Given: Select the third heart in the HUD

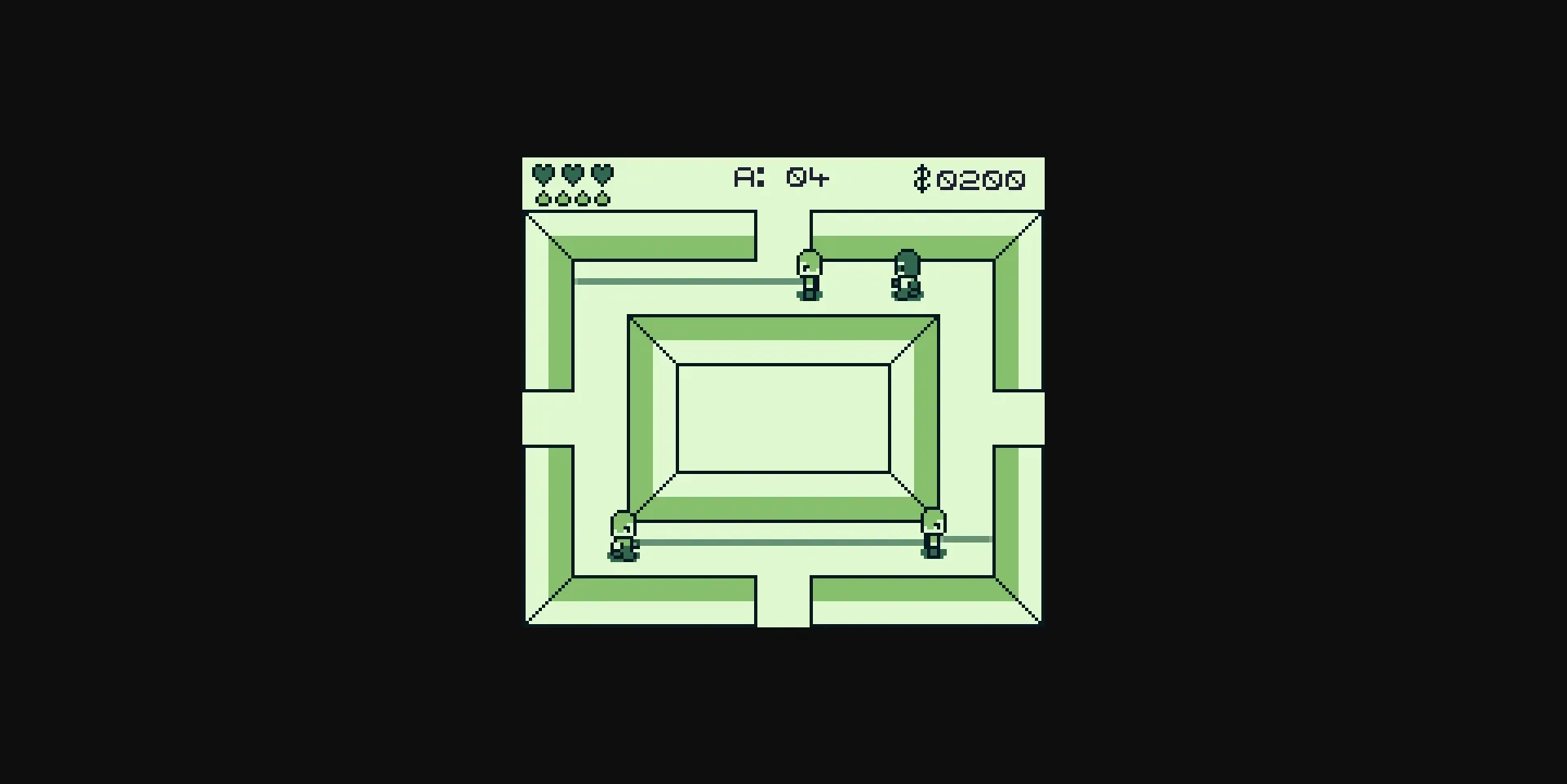Looking at the screenshot, I should [601, 174].
